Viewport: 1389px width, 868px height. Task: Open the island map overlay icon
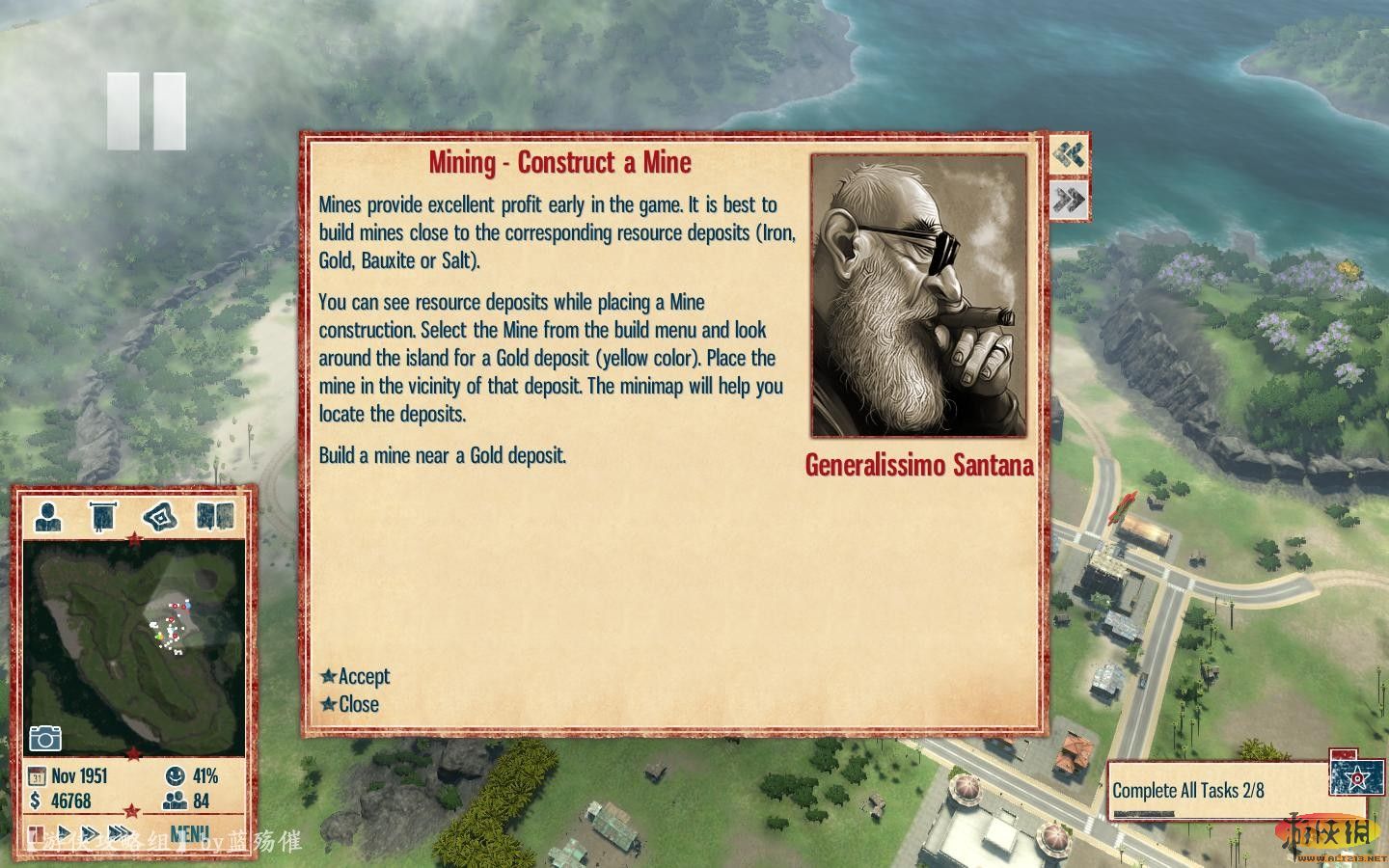[160, 517]
